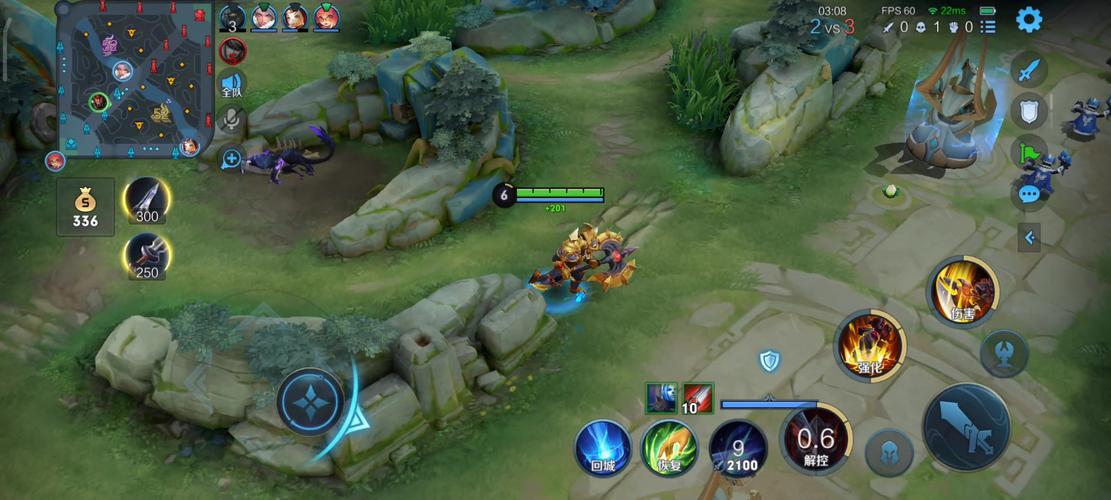This screenshot has height=500, width=1111.
Task: Buy the recommended item costing 250
Action: click(146, 256)
